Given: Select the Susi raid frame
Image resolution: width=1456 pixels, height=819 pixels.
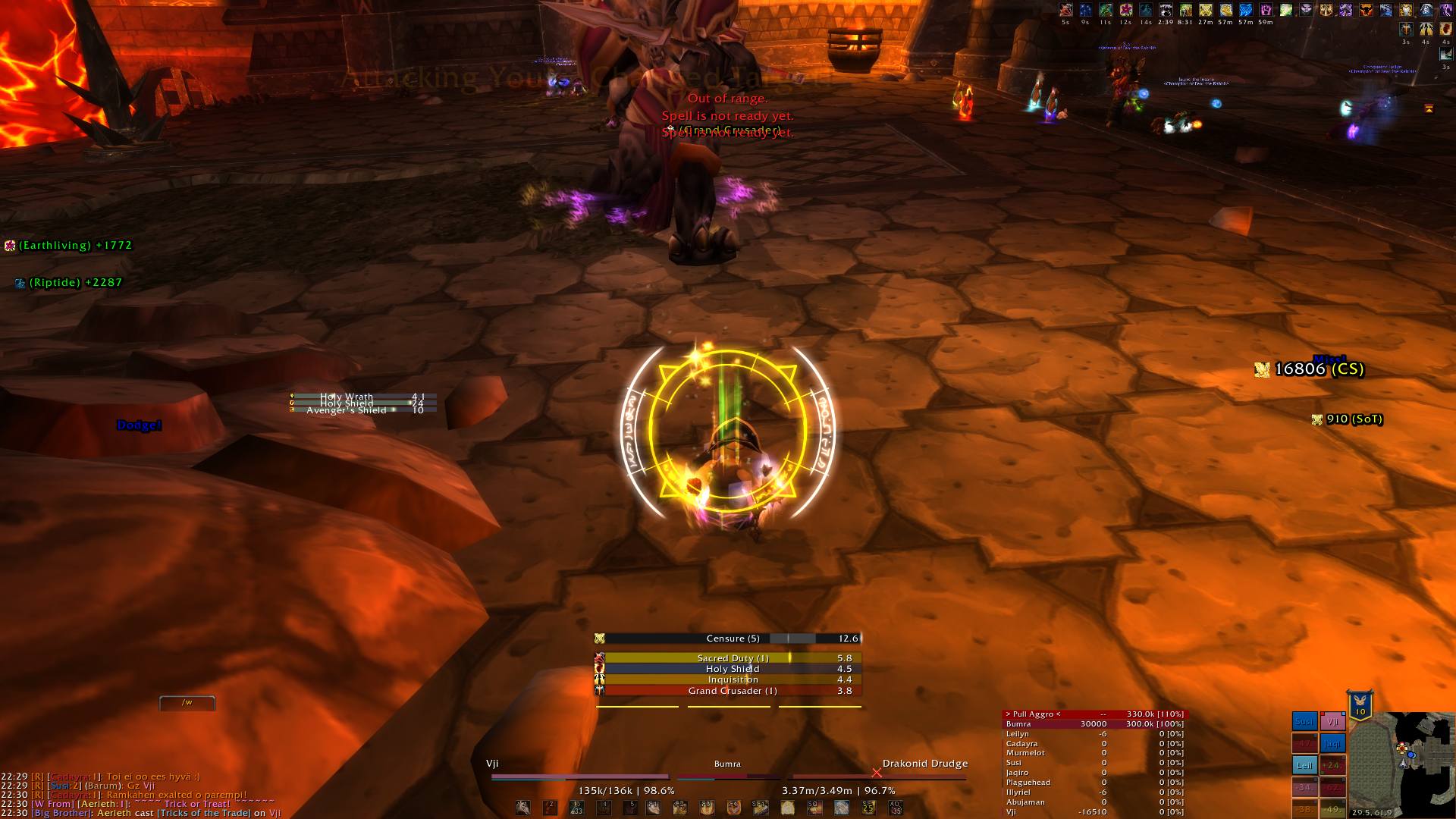Looking at the screenshot, I should [1304, 722].
